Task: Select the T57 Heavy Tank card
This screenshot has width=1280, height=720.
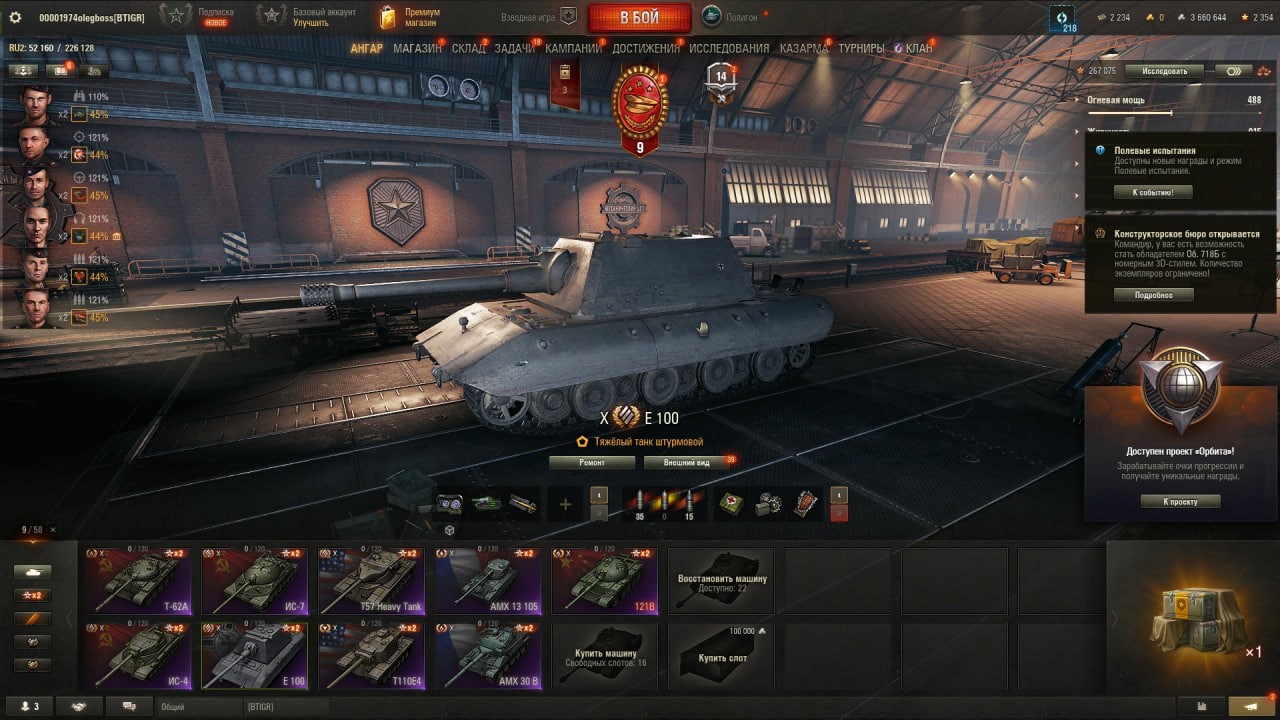Action: [370, 580]
